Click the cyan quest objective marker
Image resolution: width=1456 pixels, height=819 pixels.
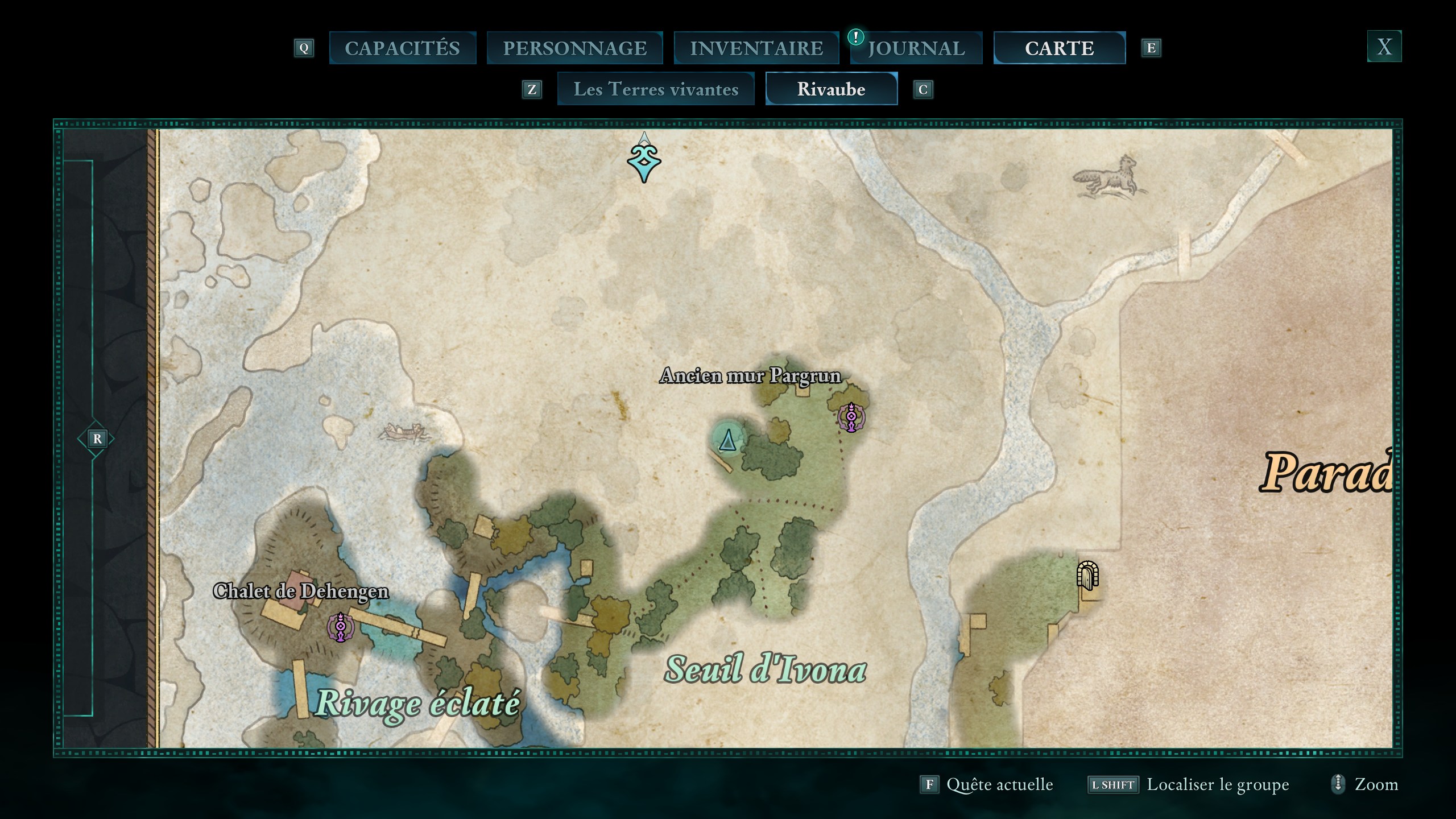coord(644,163)
